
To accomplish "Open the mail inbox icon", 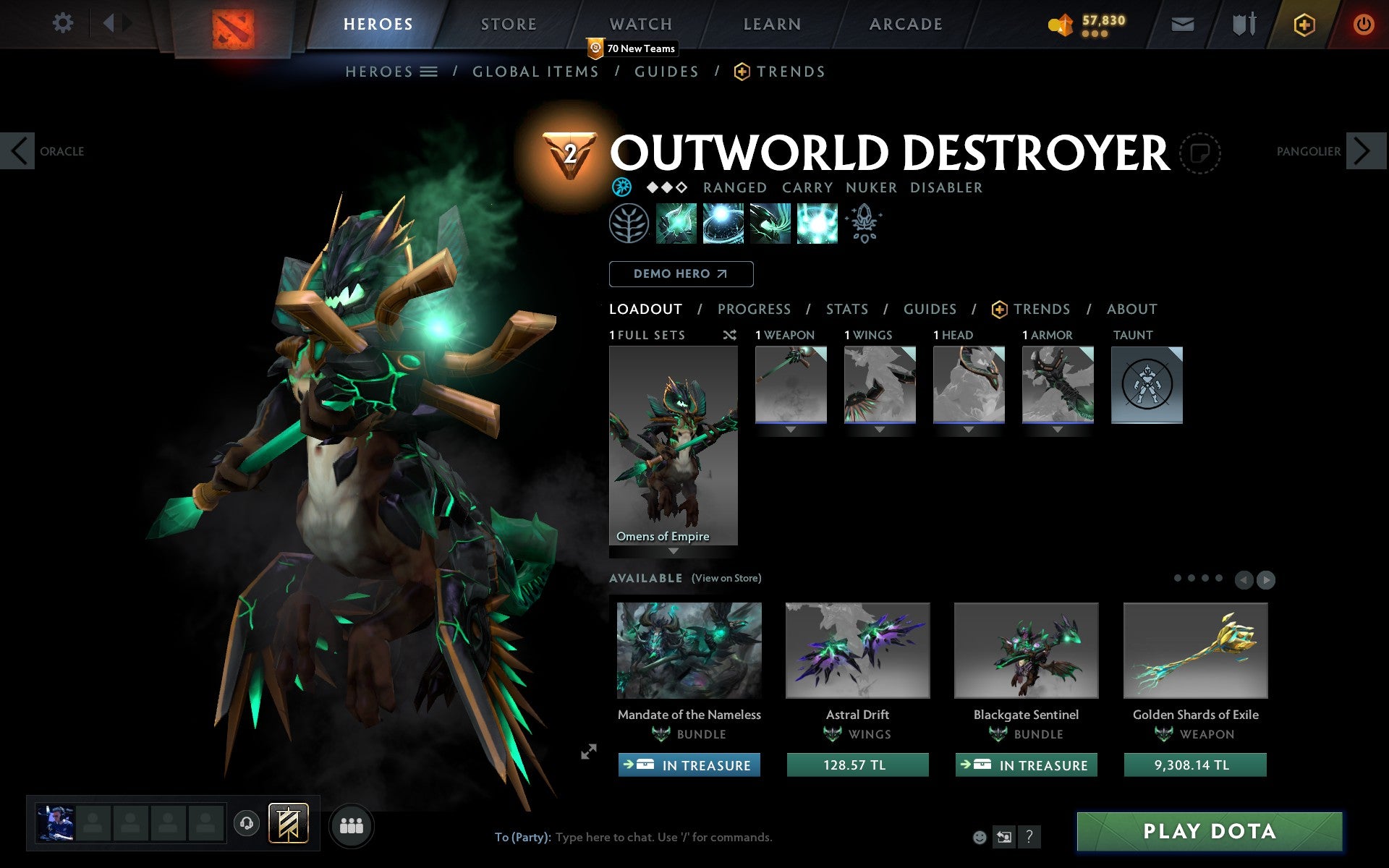I will coord(1182,23).
